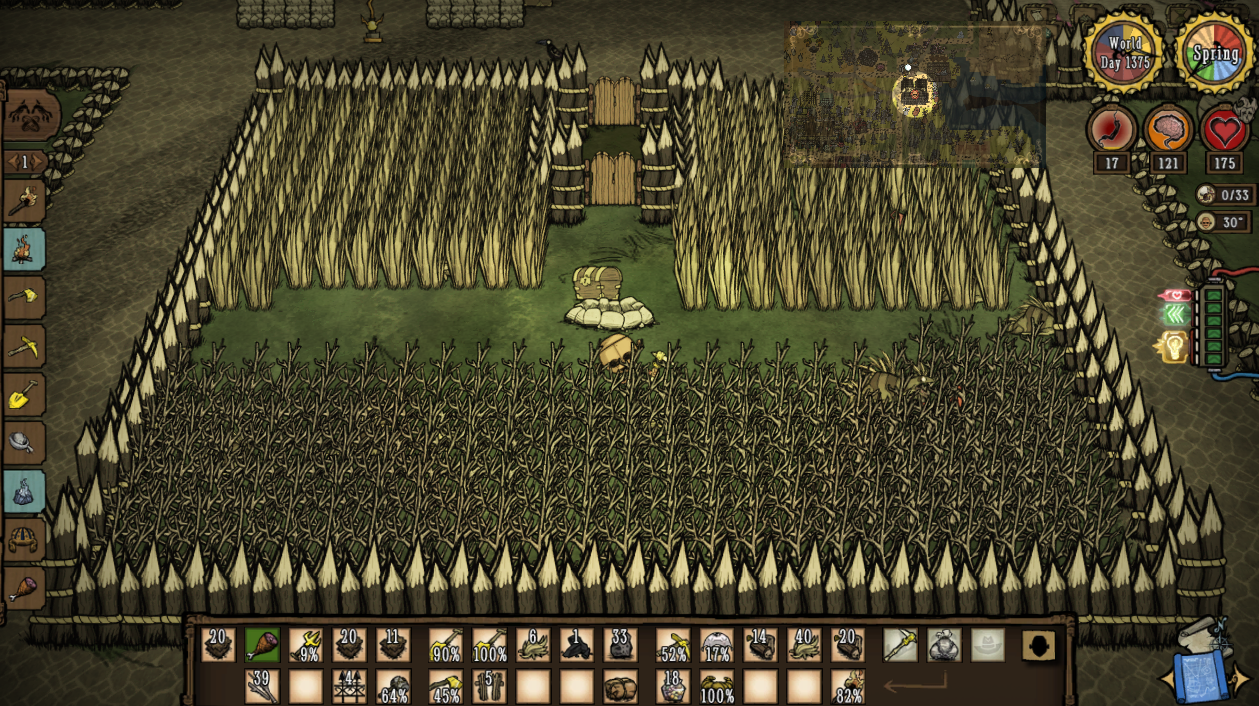
Task: Select the item stack showing 39
Action: (262, 687)
